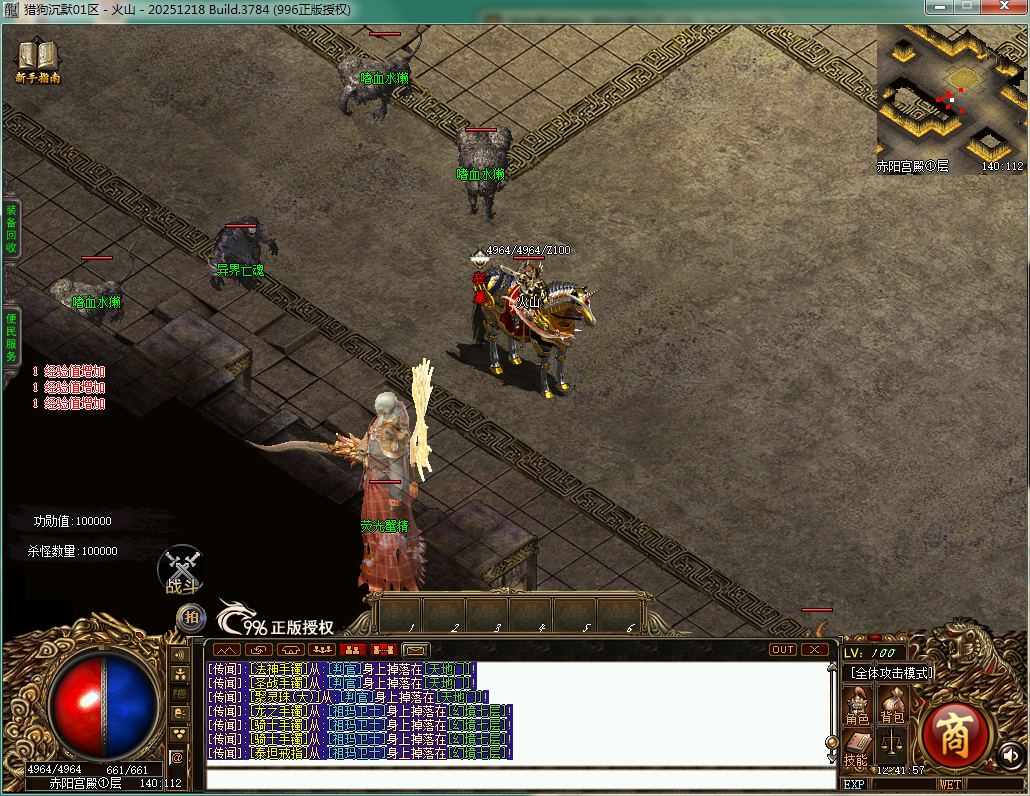Open the 角色 character panel
1030x796 pixels.
coord(857,706)
